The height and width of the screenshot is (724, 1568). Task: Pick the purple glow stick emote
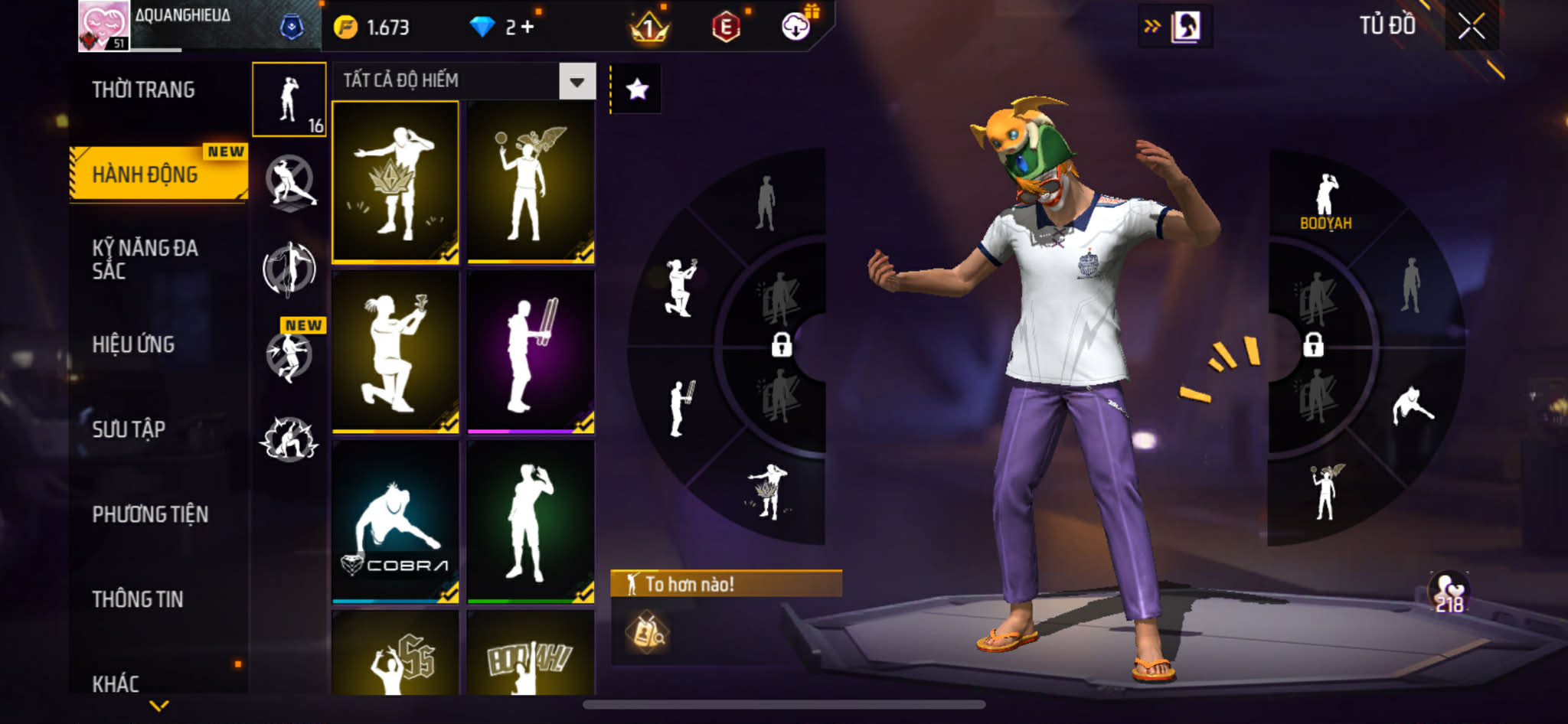click(x=531, y=352)
